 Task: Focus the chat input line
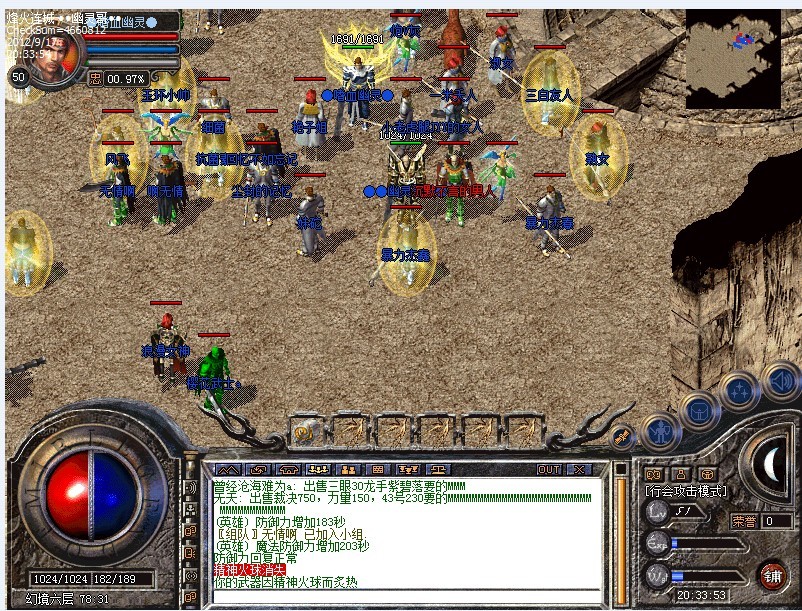click(400, 596)
